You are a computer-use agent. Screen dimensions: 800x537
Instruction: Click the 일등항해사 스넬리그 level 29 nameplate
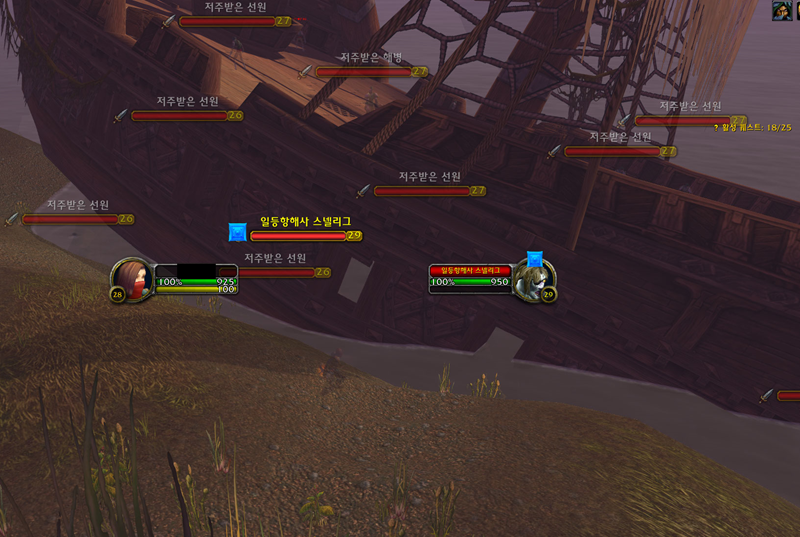point(304,236)
